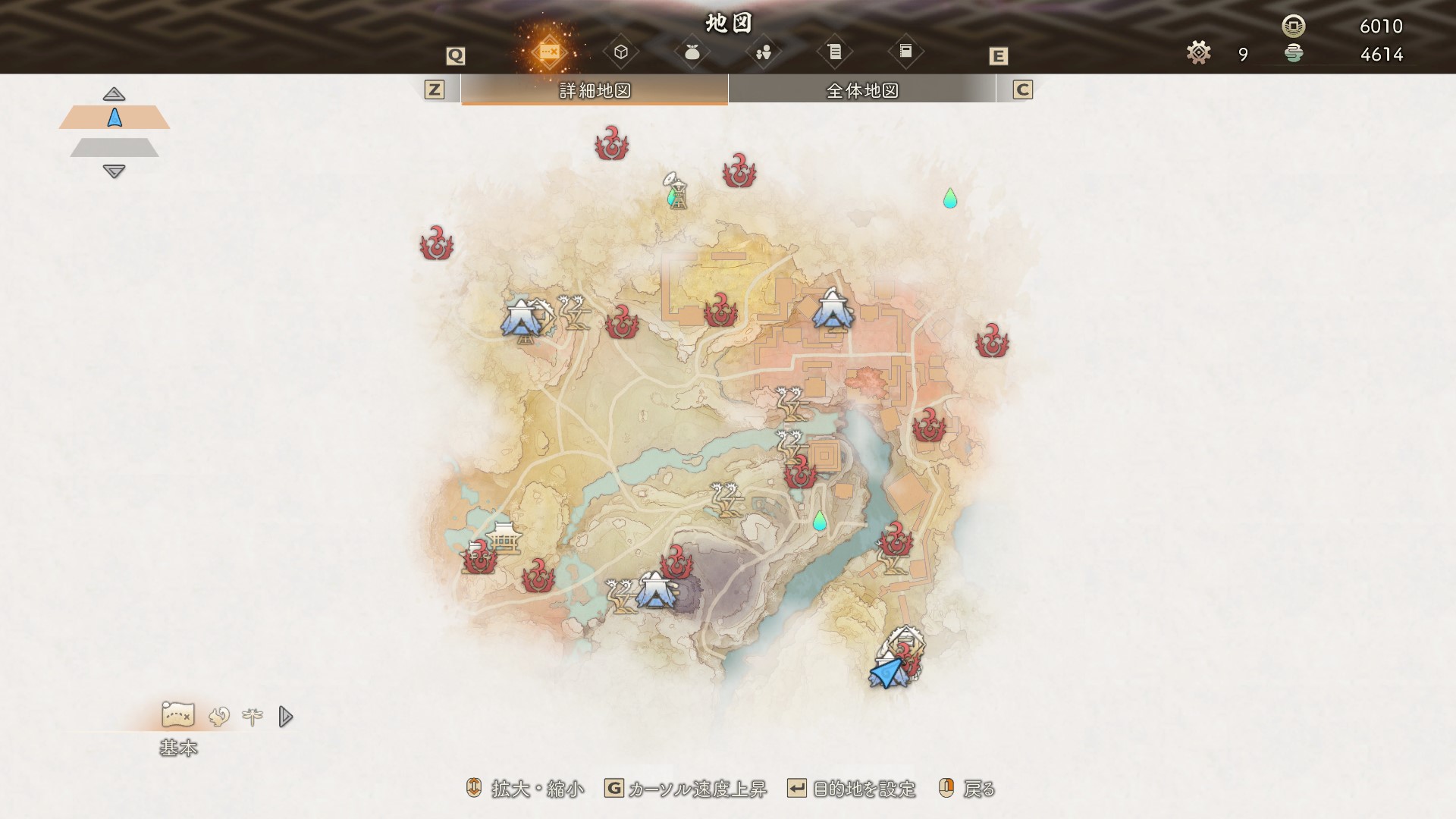
Task: Open the people and companions menu
Action: pyautogui.click(x=763, y=52)
